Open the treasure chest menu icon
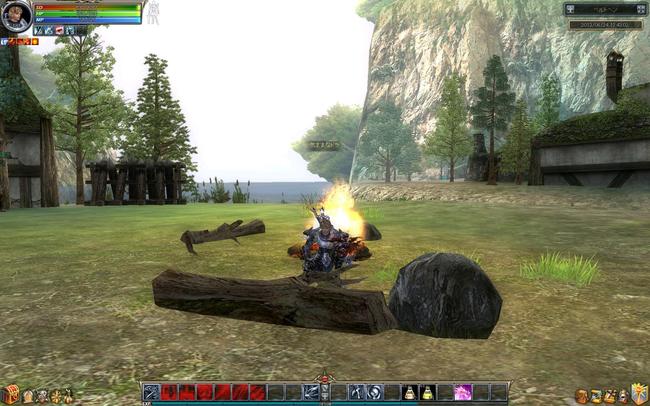The image size is (650, 406). pos(11,394)
